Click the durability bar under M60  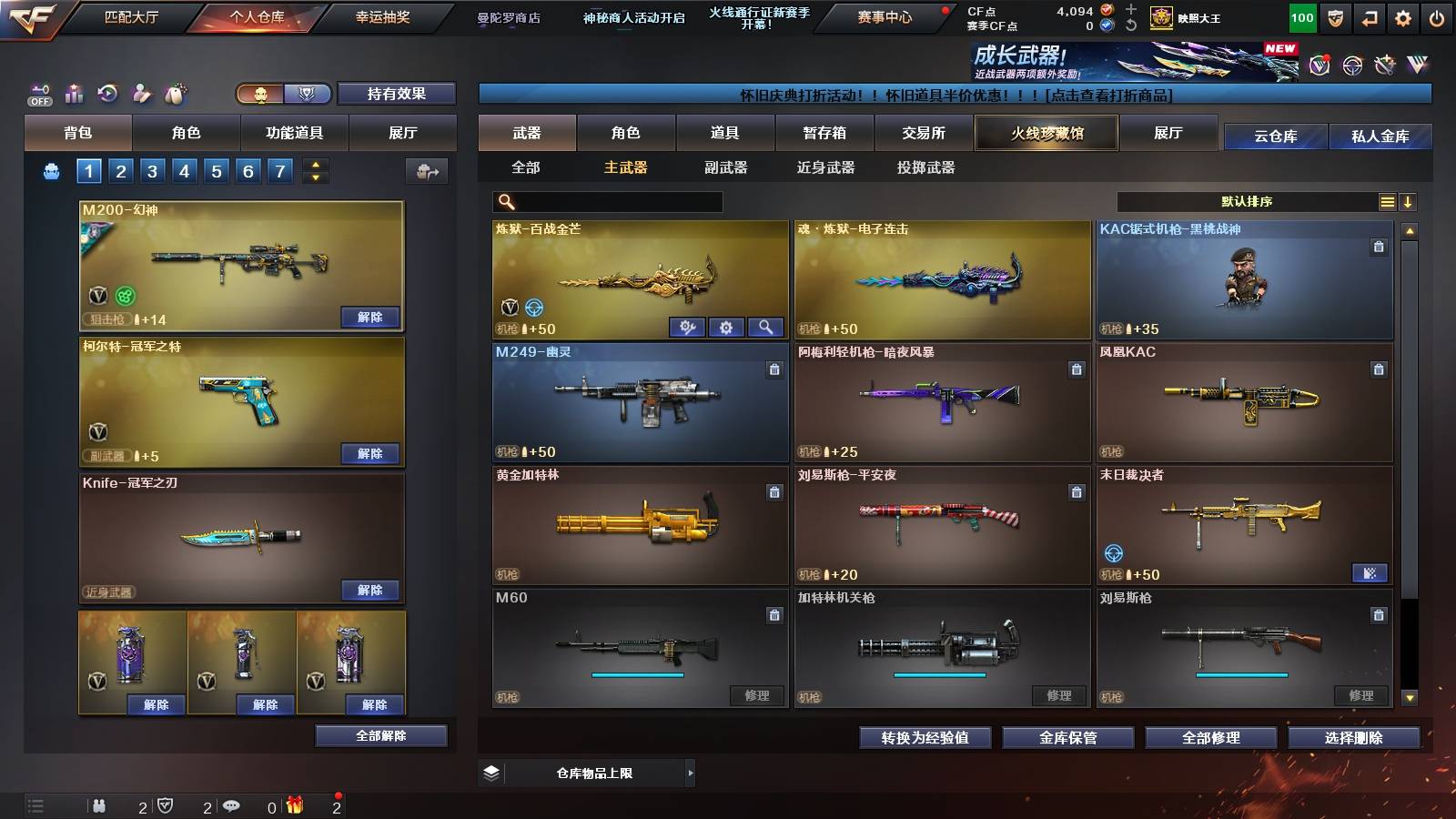point(637,676)
